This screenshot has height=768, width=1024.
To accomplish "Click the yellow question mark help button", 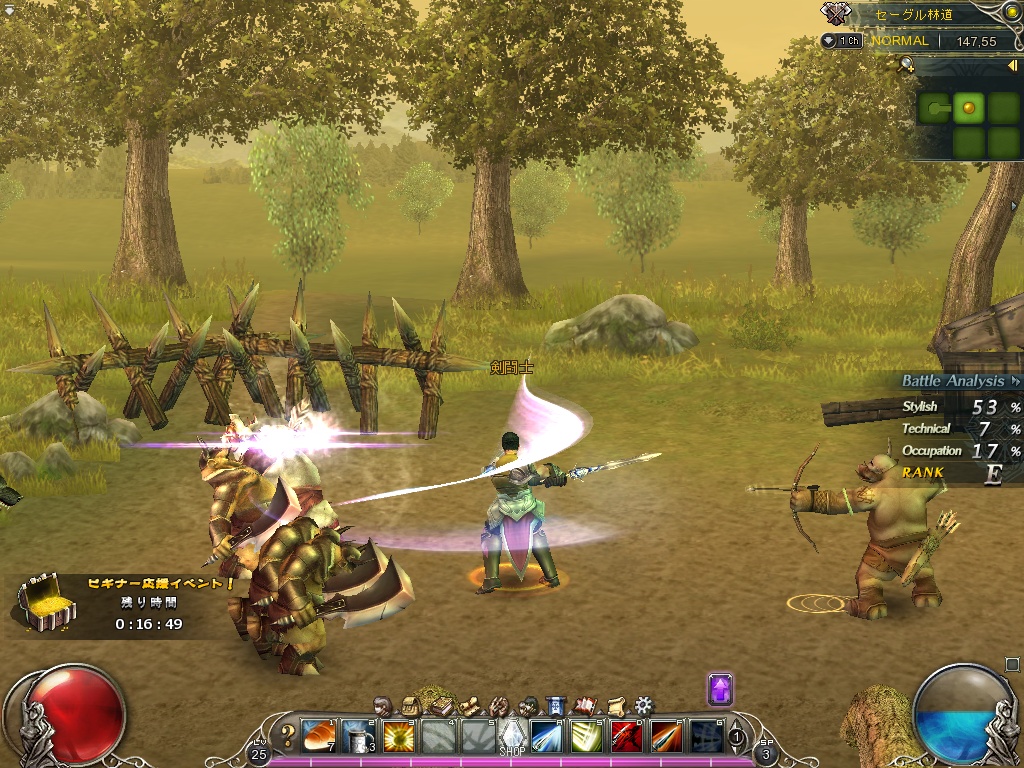I will (x=288, y=736).
